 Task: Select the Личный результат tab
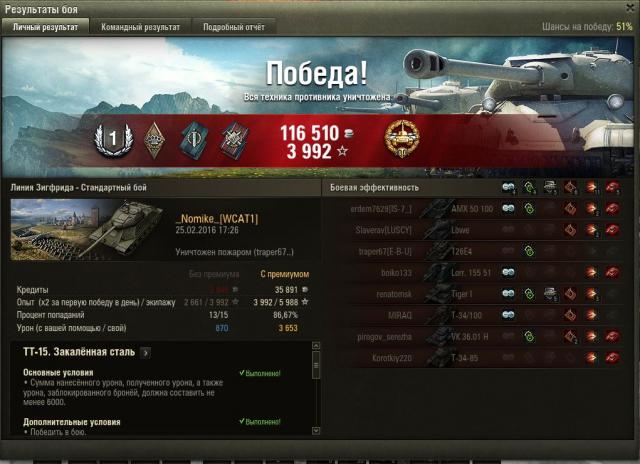pos(45,27)
